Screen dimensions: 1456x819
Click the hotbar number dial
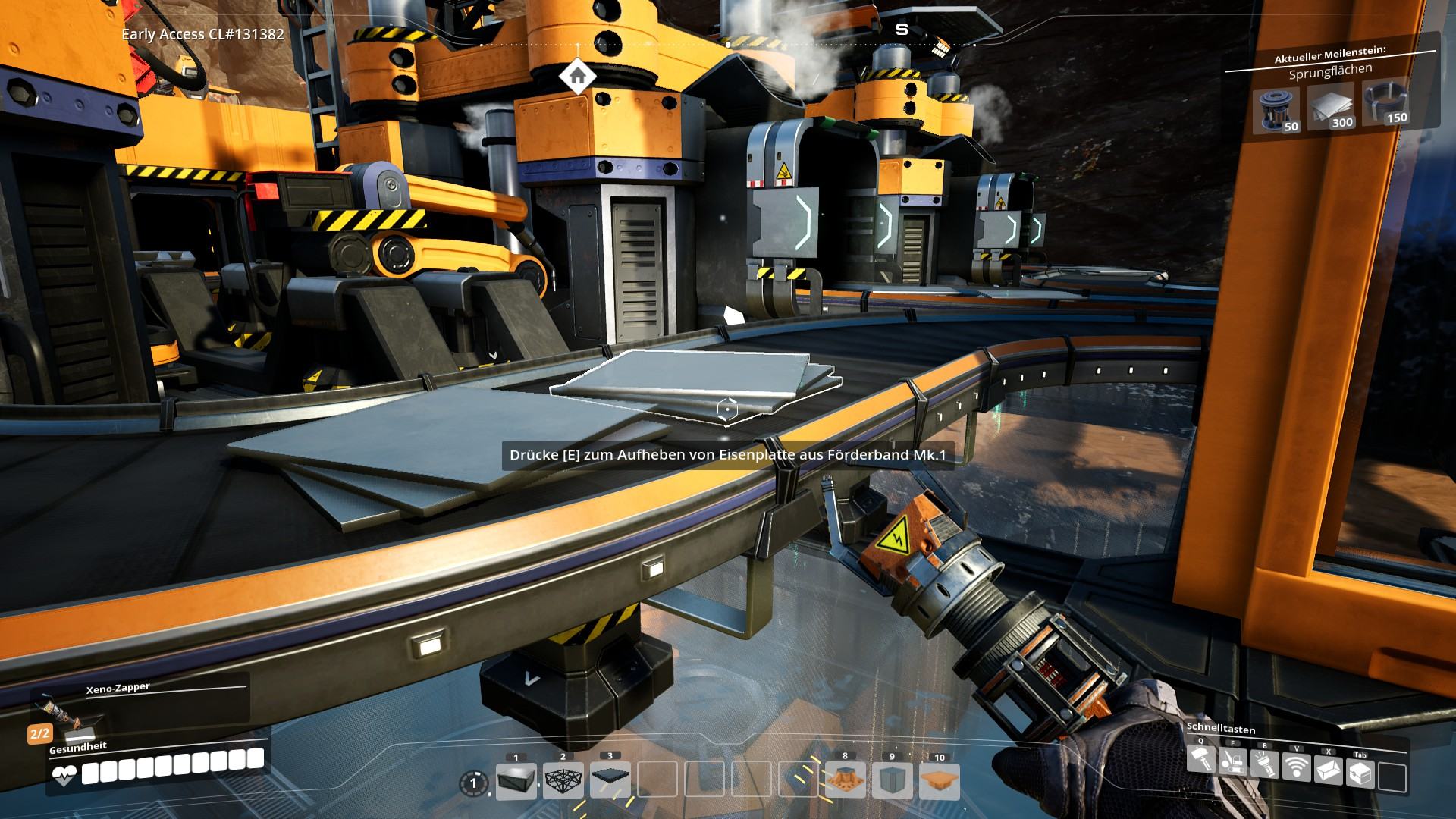(x=475, y=782)
